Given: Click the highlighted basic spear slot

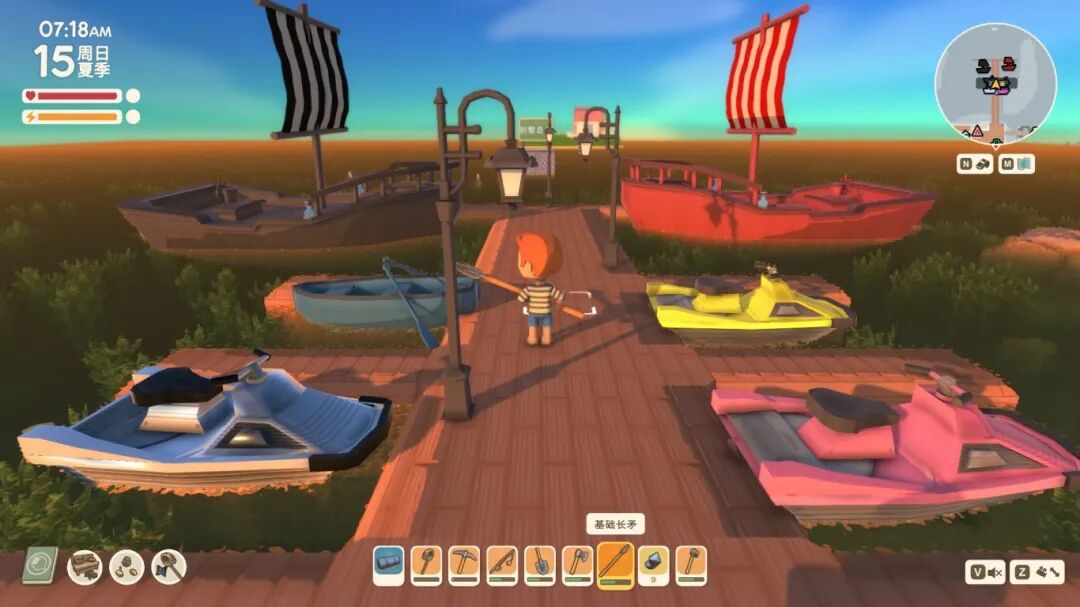Looking at the screenshot, I should (615, 565).
